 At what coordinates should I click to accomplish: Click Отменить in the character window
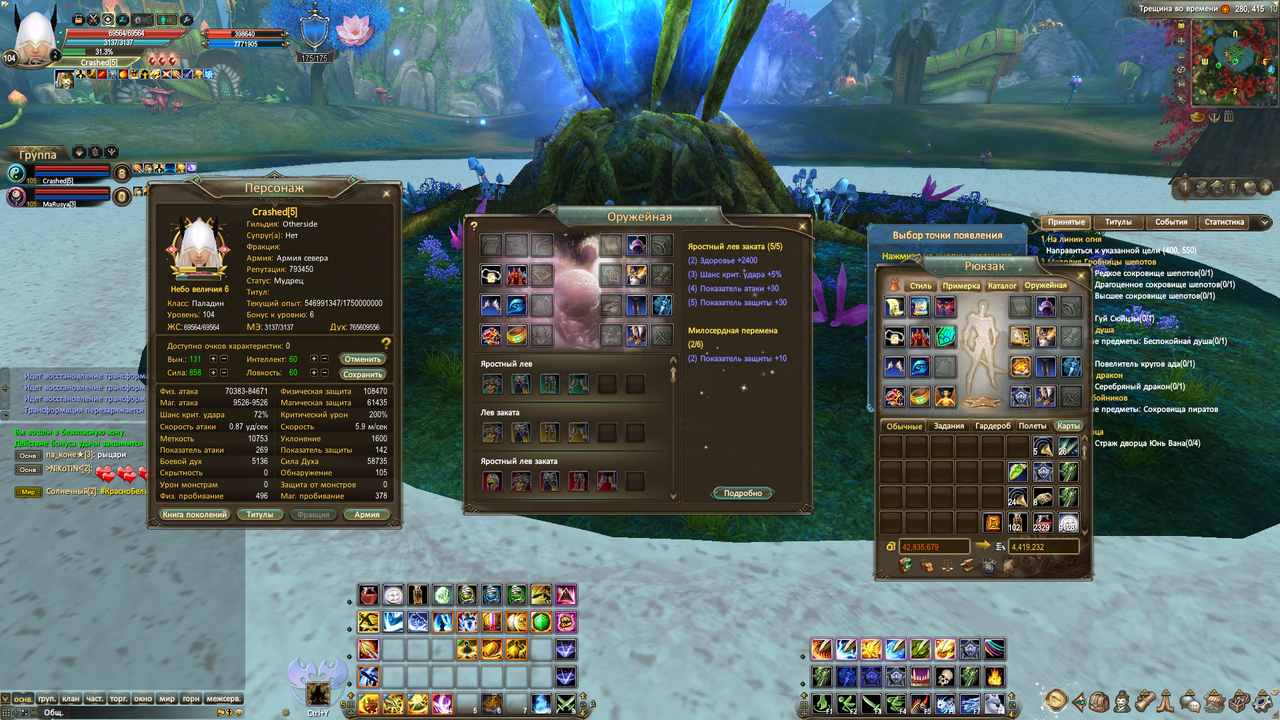(x=363, y=358)
